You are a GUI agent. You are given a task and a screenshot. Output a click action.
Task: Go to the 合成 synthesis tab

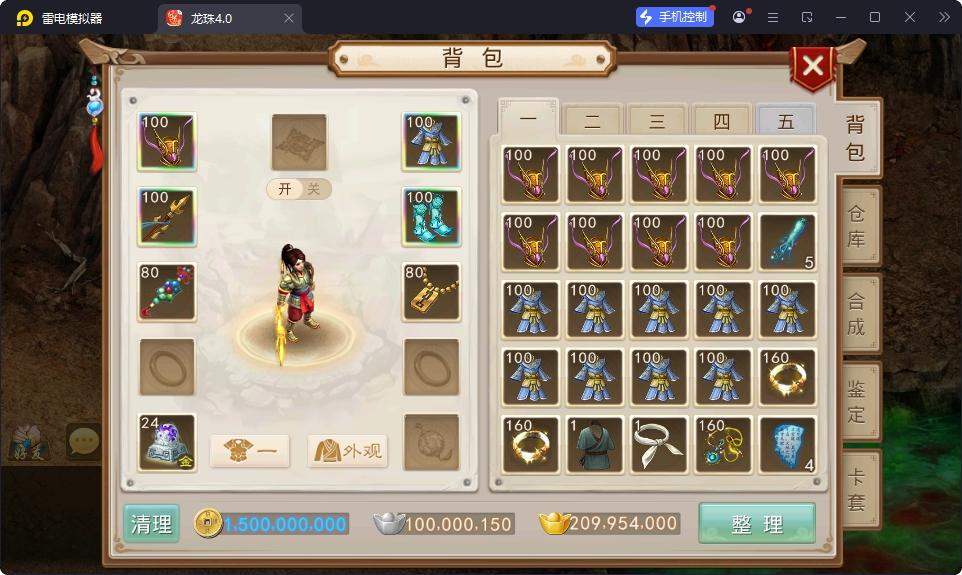pyautogui.click(x=857, y=313)
